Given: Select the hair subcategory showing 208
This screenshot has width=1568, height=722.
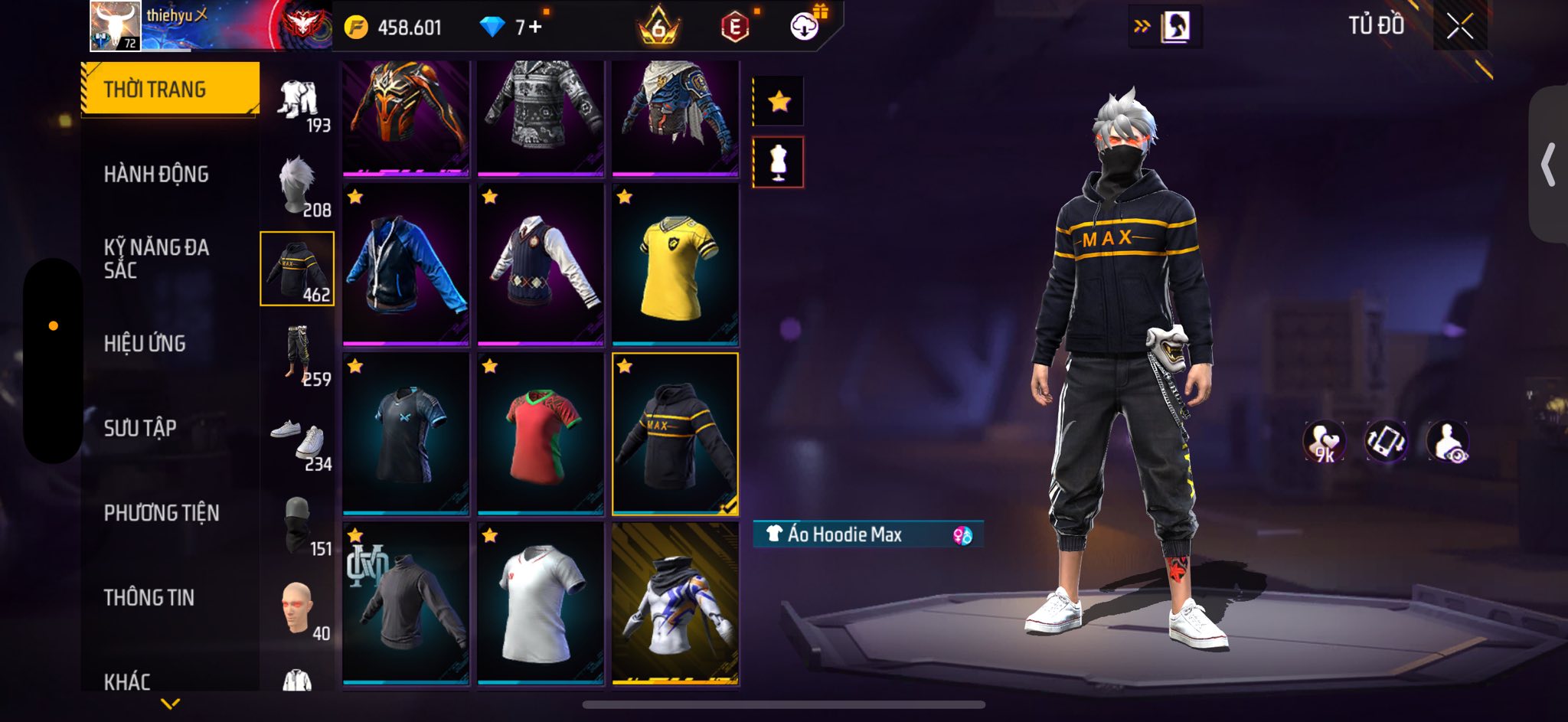Looking at the screenshot, I should [298, 185].
